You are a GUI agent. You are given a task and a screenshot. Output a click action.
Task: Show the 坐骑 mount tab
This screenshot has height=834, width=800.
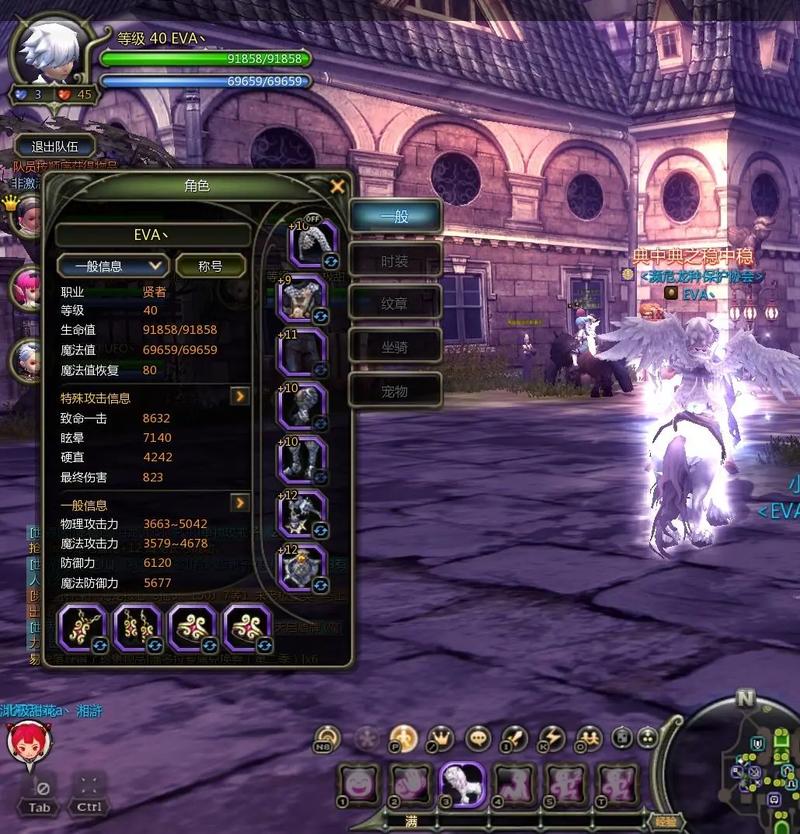coord(395,346)
